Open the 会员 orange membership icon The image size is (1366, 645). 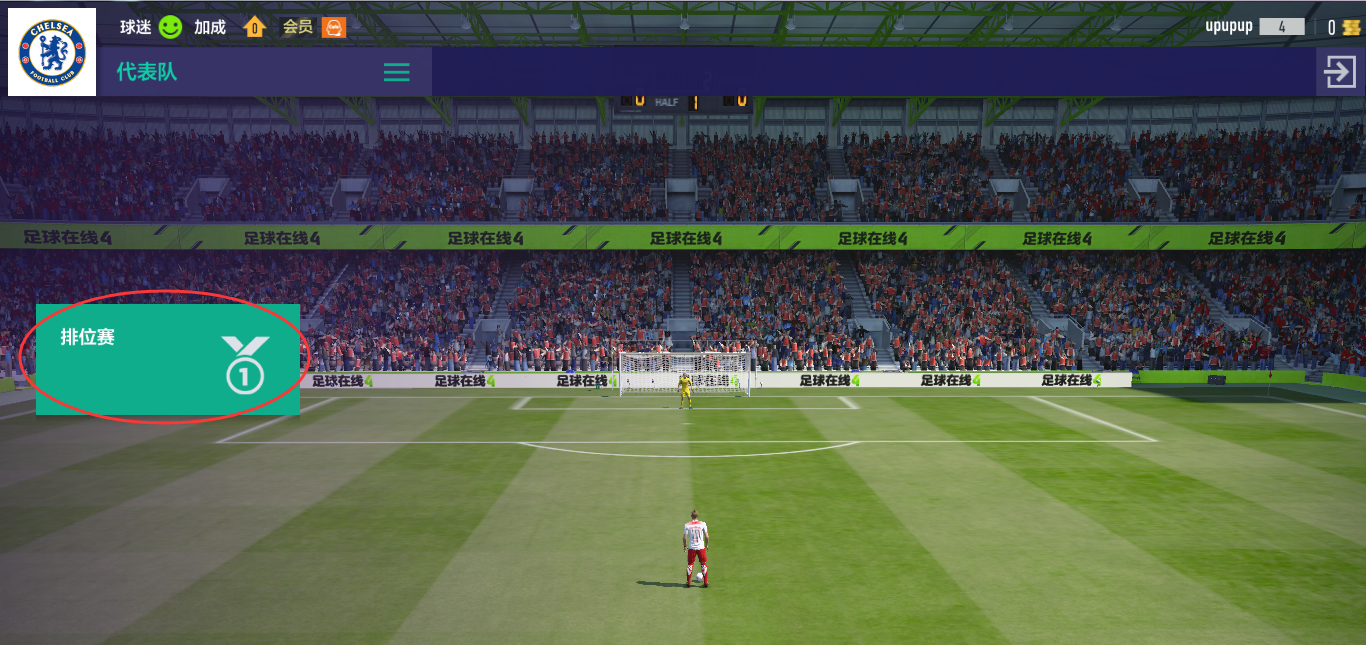point(334,27)
